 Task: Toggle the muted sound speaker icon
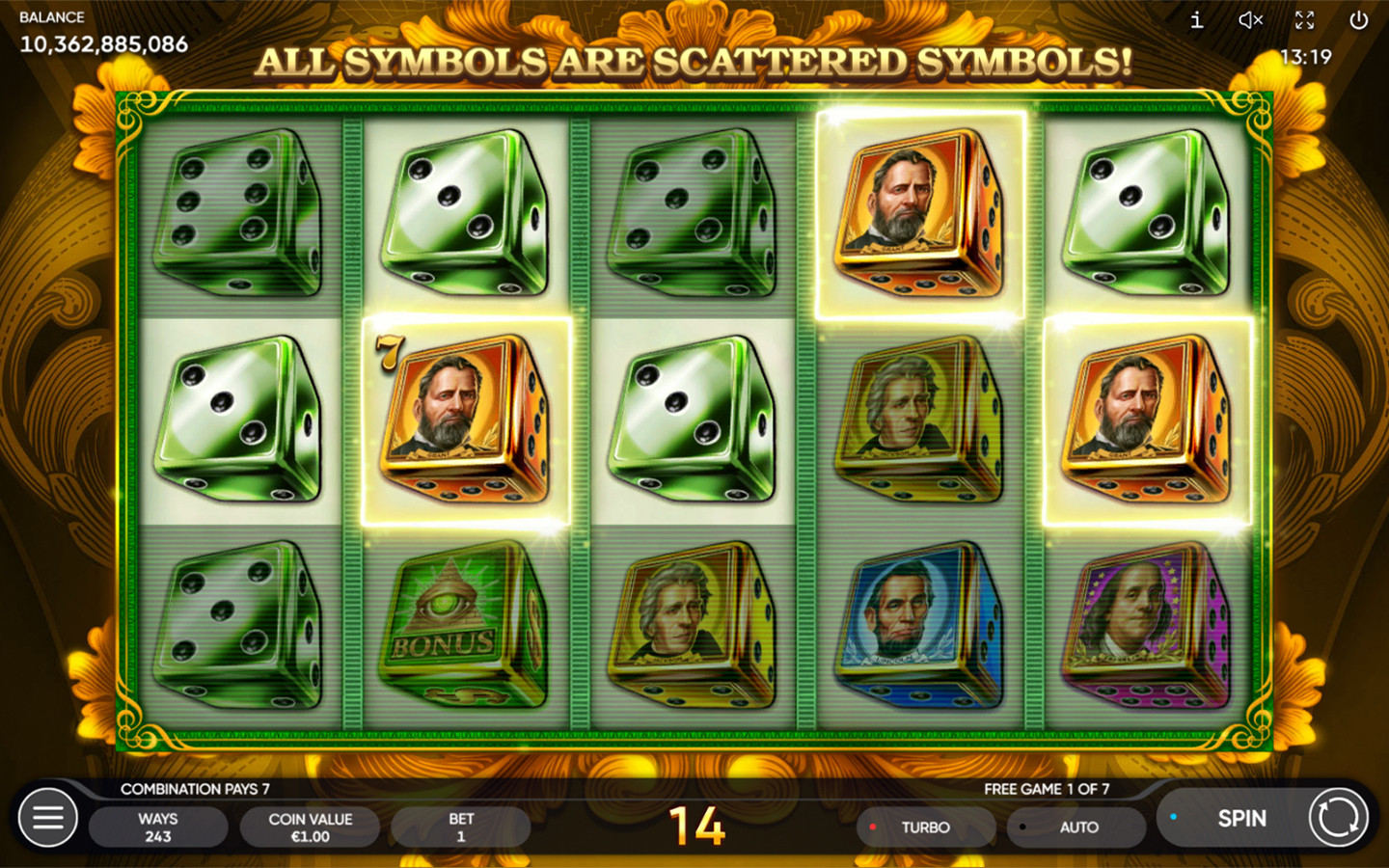1250,20
